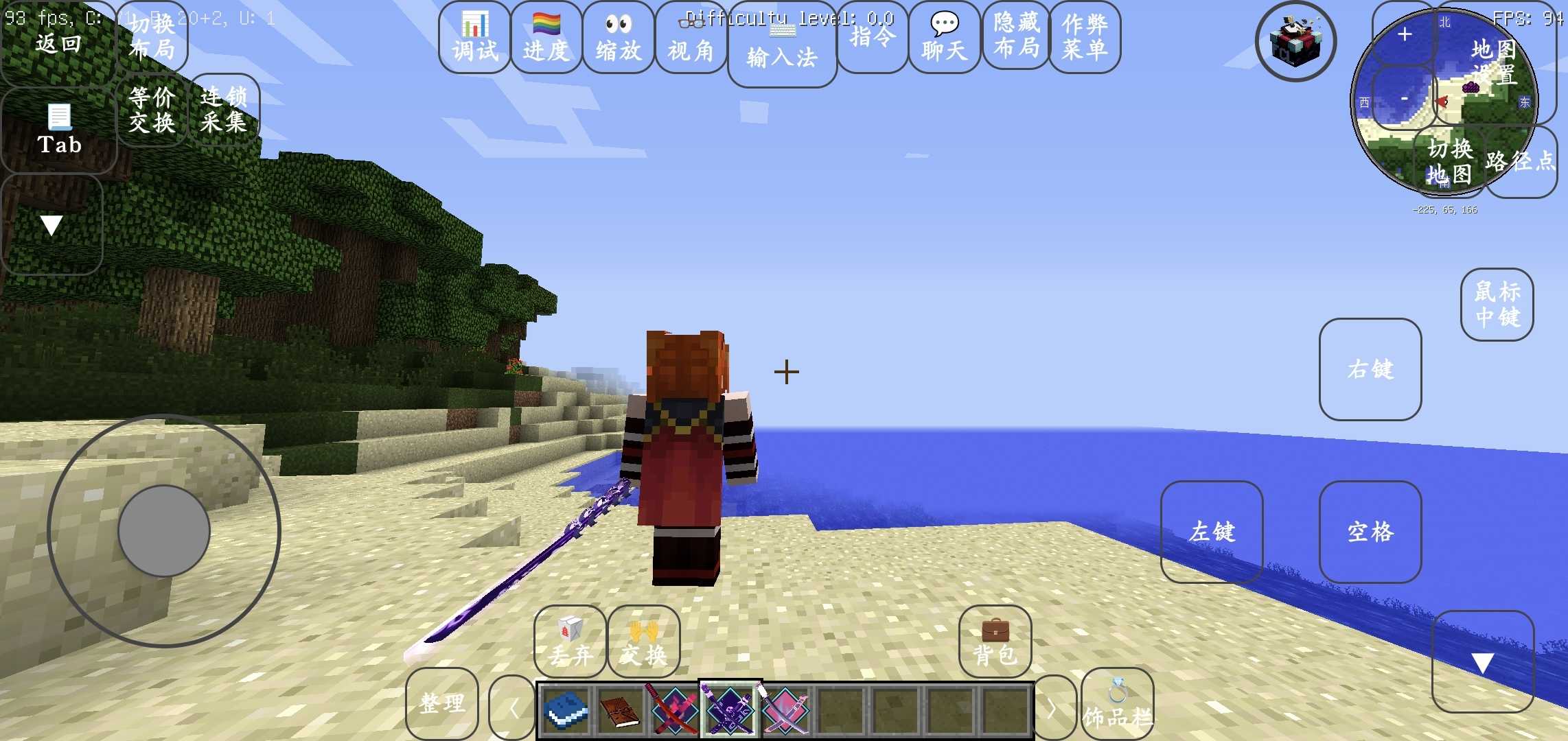Tap the 右键 right-click button
The height and width of the screenshot is (741, 1568).
(1370, 369)
